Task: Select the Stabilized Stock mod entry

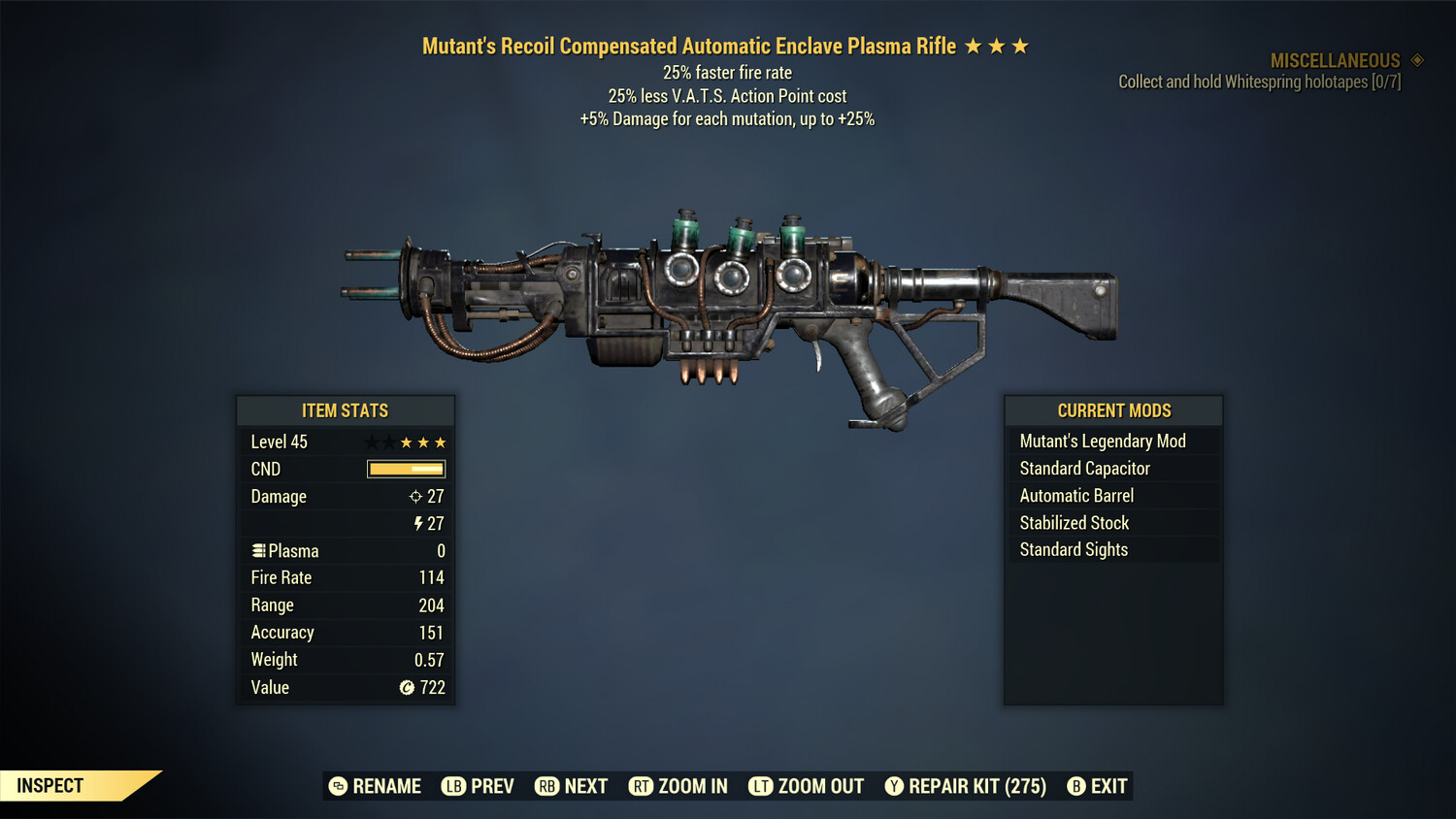Action: tap(1074, 522)
